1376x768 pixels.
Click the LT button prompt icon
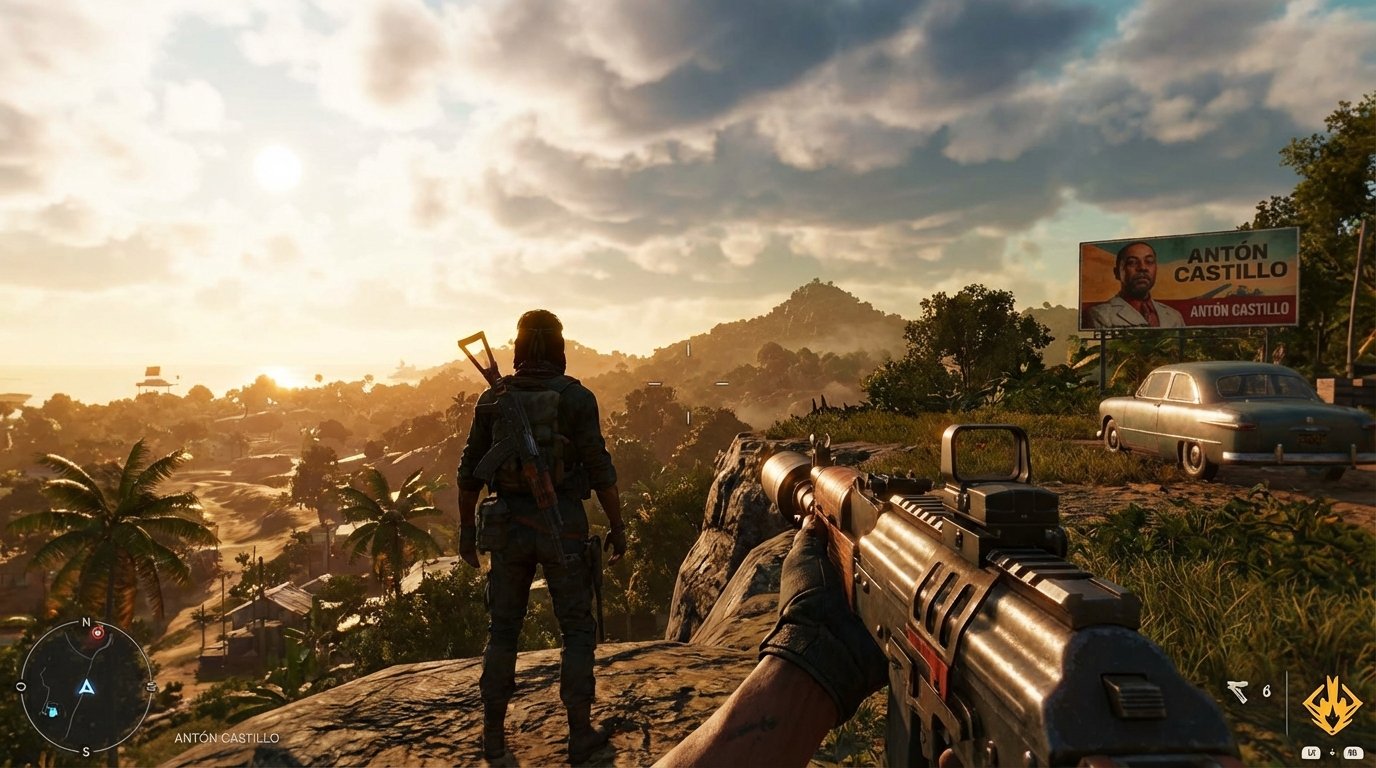click(x=1312, y=753)
